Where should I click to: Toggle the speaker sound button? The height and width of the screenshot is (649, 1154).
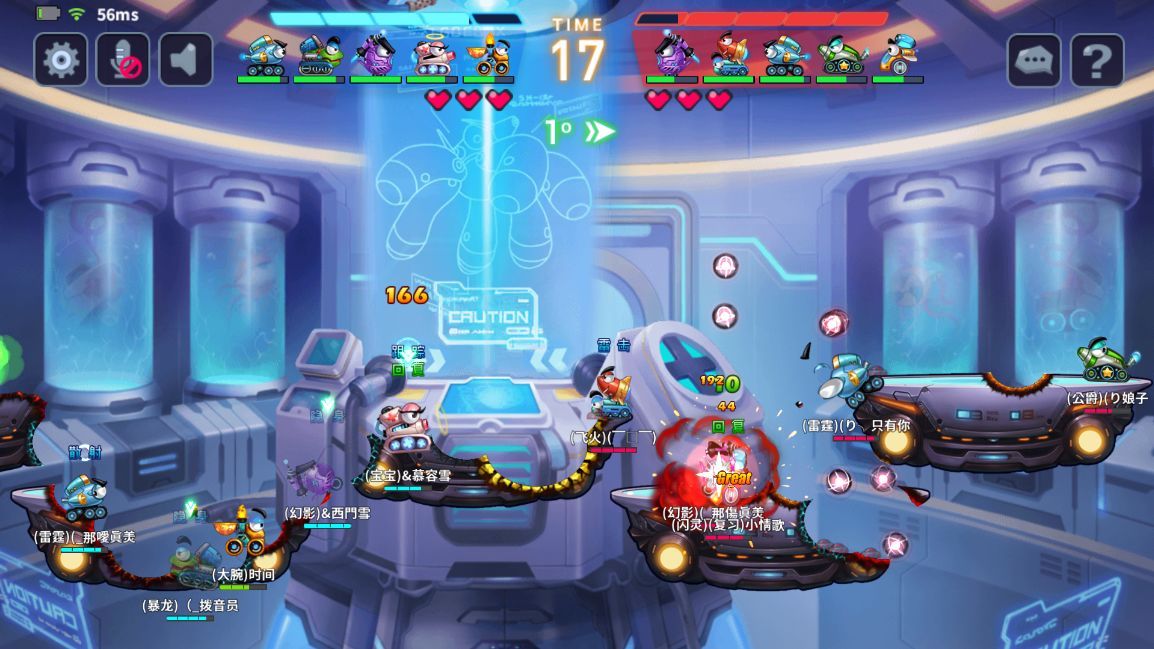(185, 60)
